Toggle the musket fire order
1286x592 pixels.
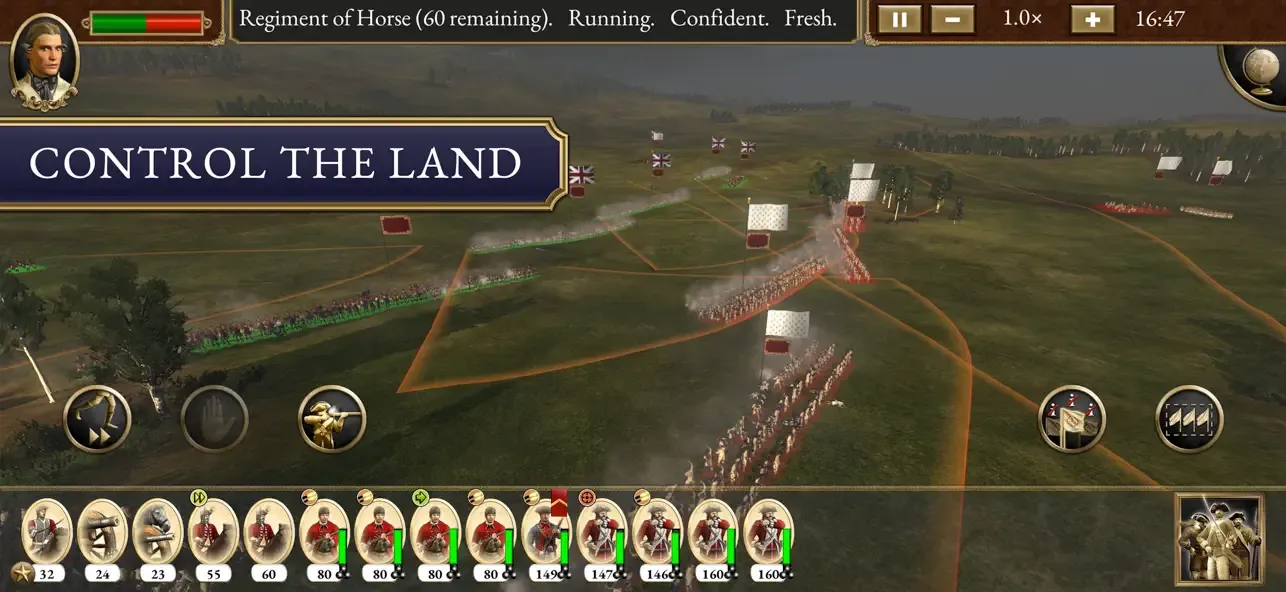point(332,419)
